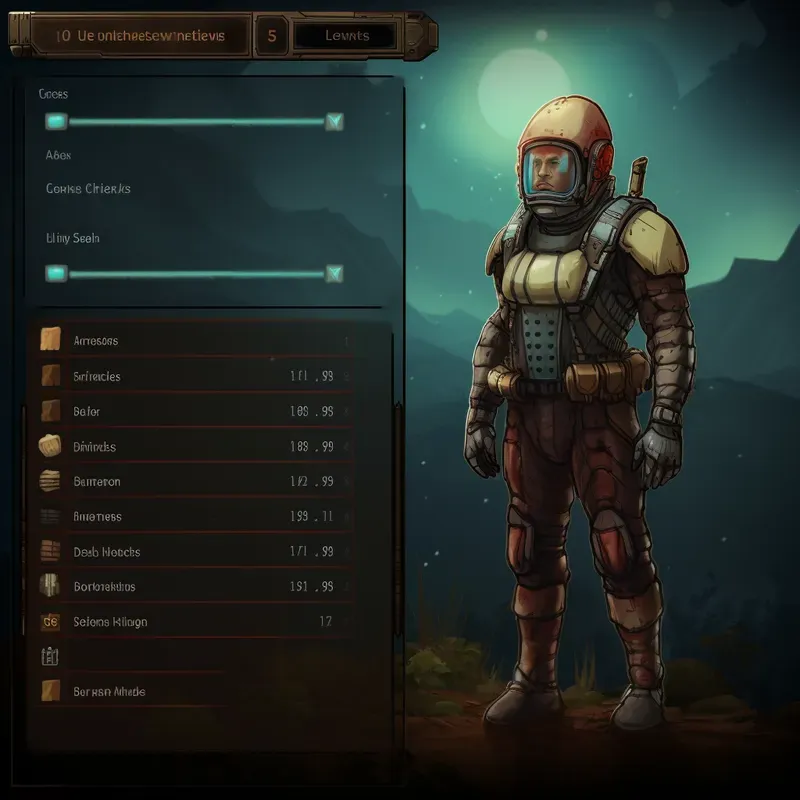Adjust the Goes slider track
800x800 pixels.
(x=195, y=122)
